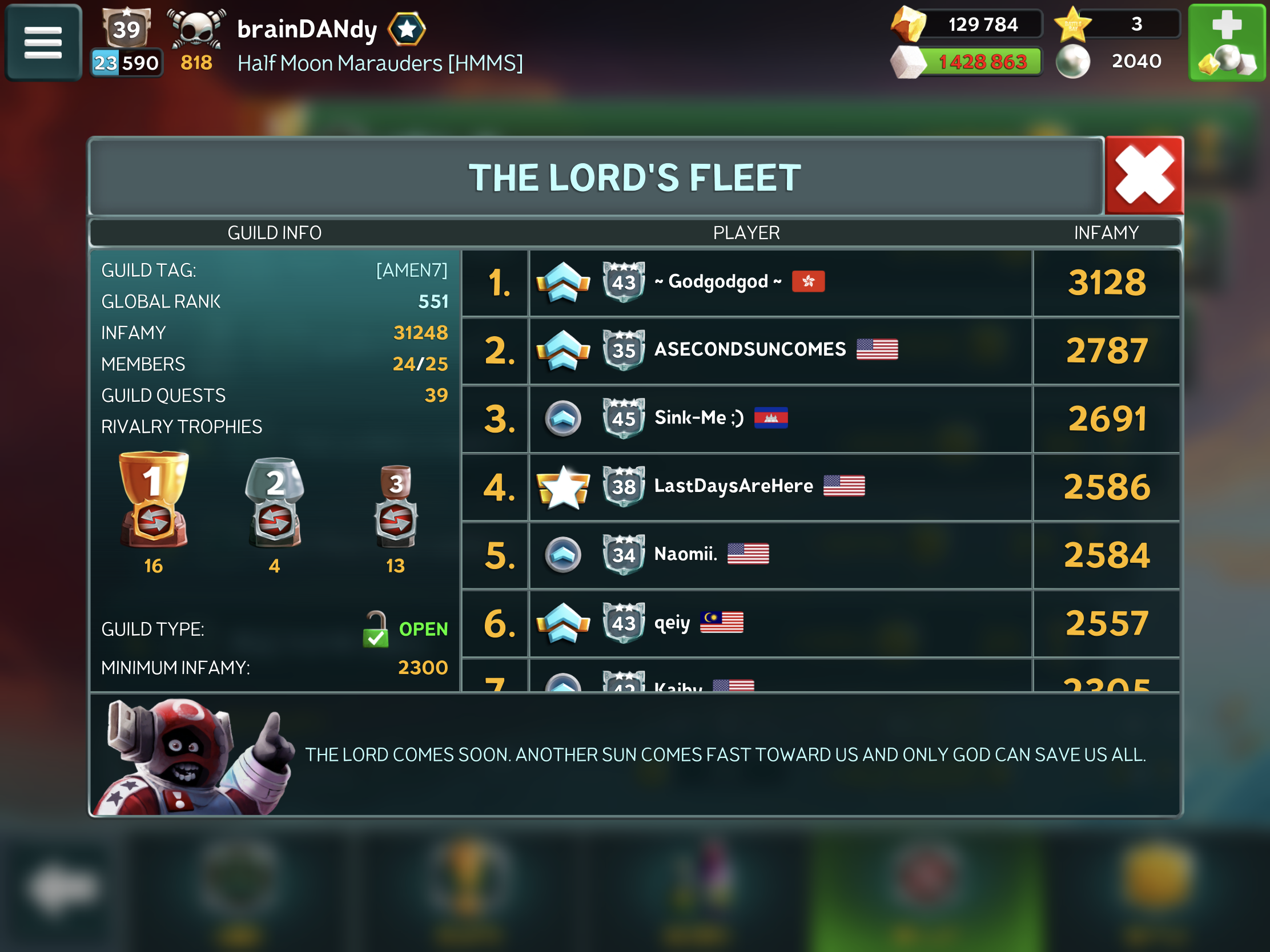Open the Half Moon Marauders guild link

[380, 63]
